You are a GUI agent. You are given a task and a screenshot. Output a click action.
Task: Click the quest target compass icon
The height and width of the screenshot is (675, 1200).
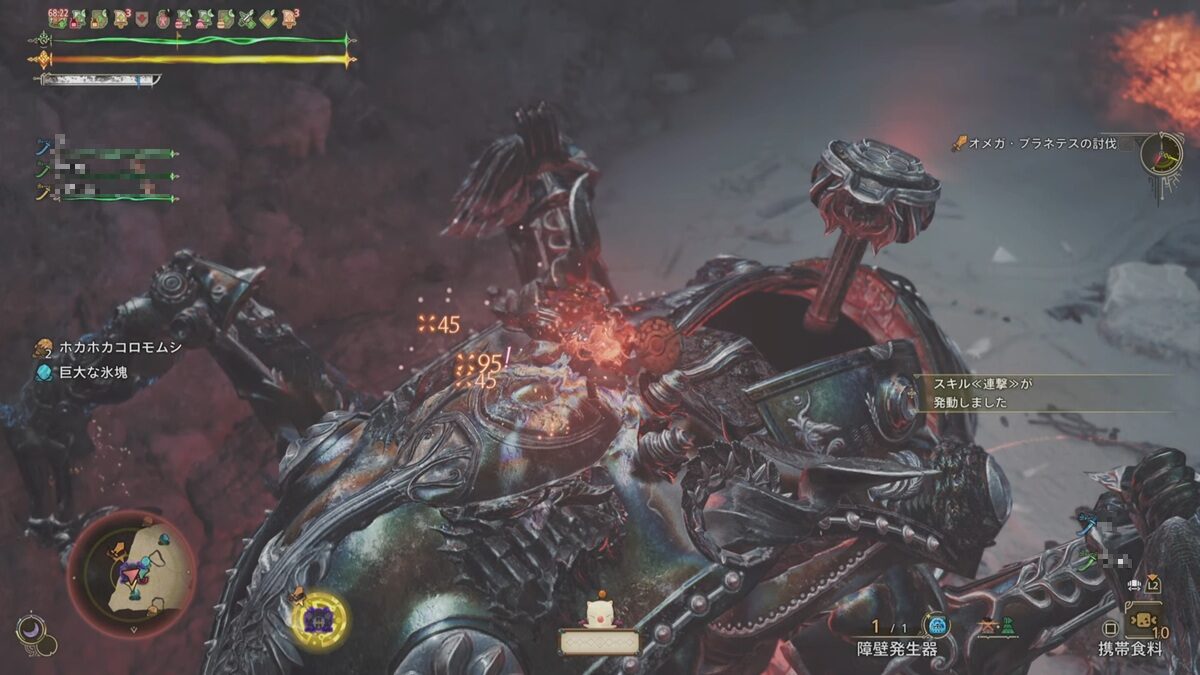1161,156
